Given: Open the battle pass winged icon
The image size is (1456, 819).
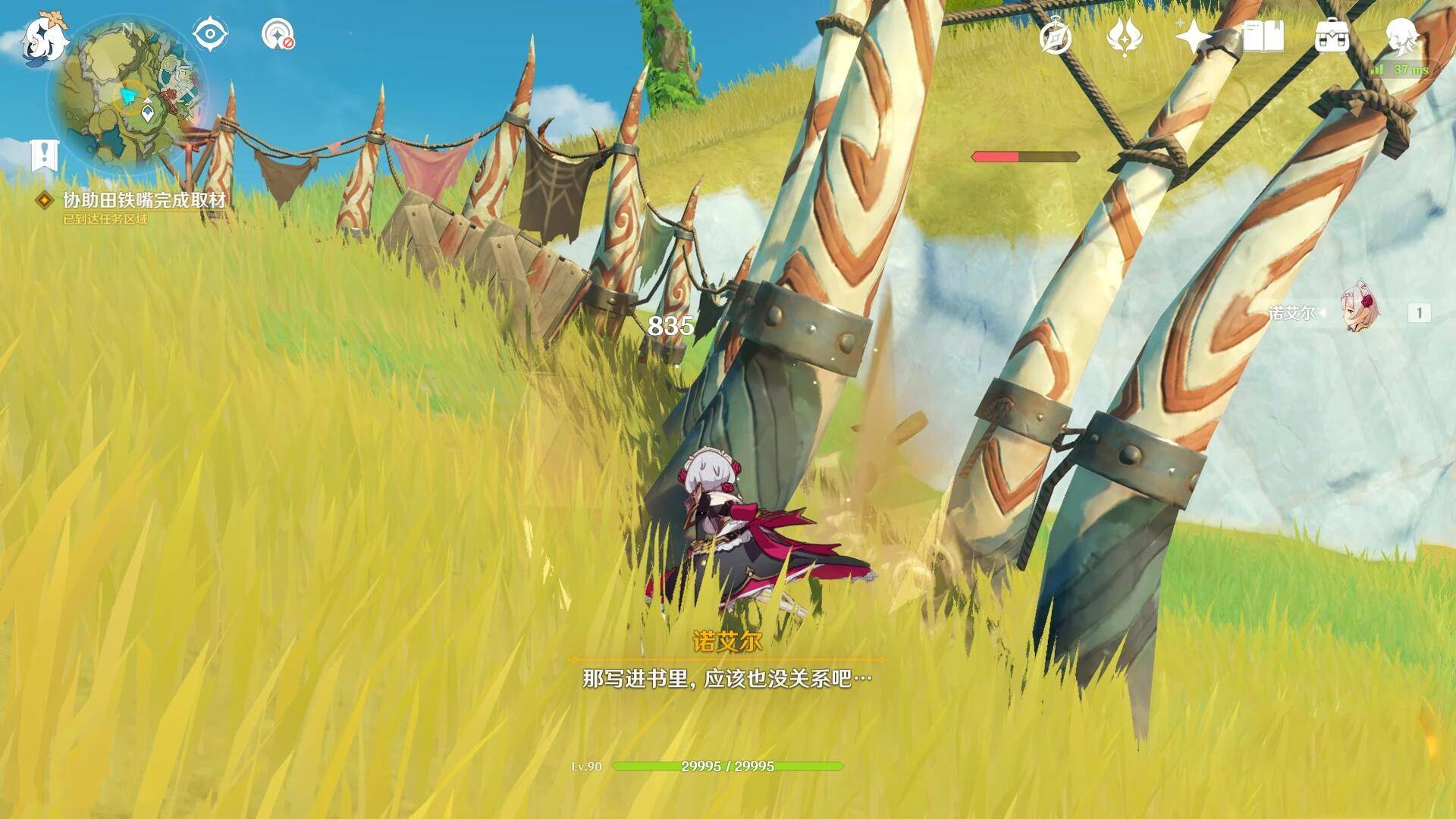Looking at the screenshot, I should coord(1125,36).
